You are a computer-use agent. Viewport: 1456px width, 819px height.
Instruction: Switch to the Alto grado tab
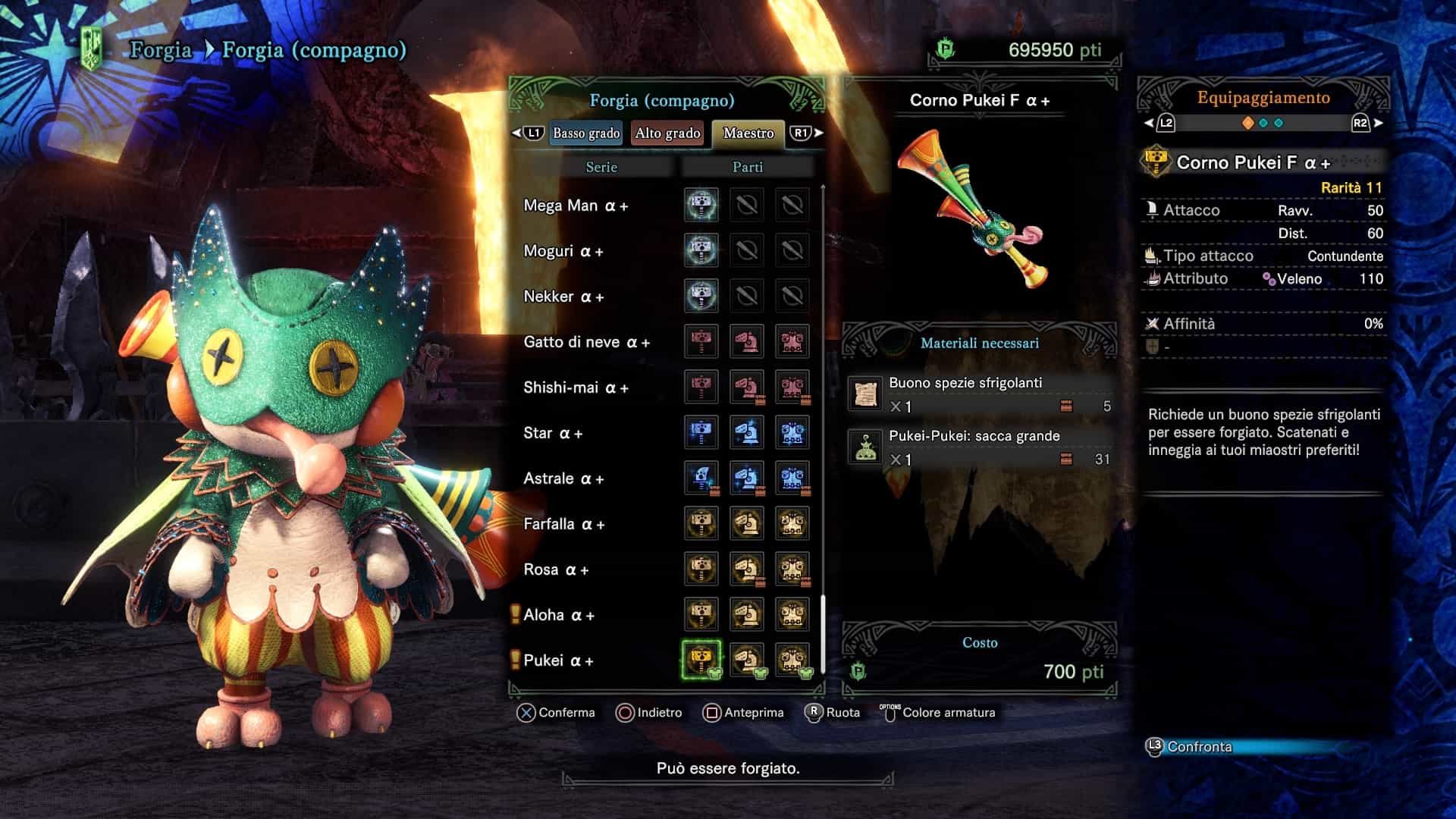click(x=667, y=133)
